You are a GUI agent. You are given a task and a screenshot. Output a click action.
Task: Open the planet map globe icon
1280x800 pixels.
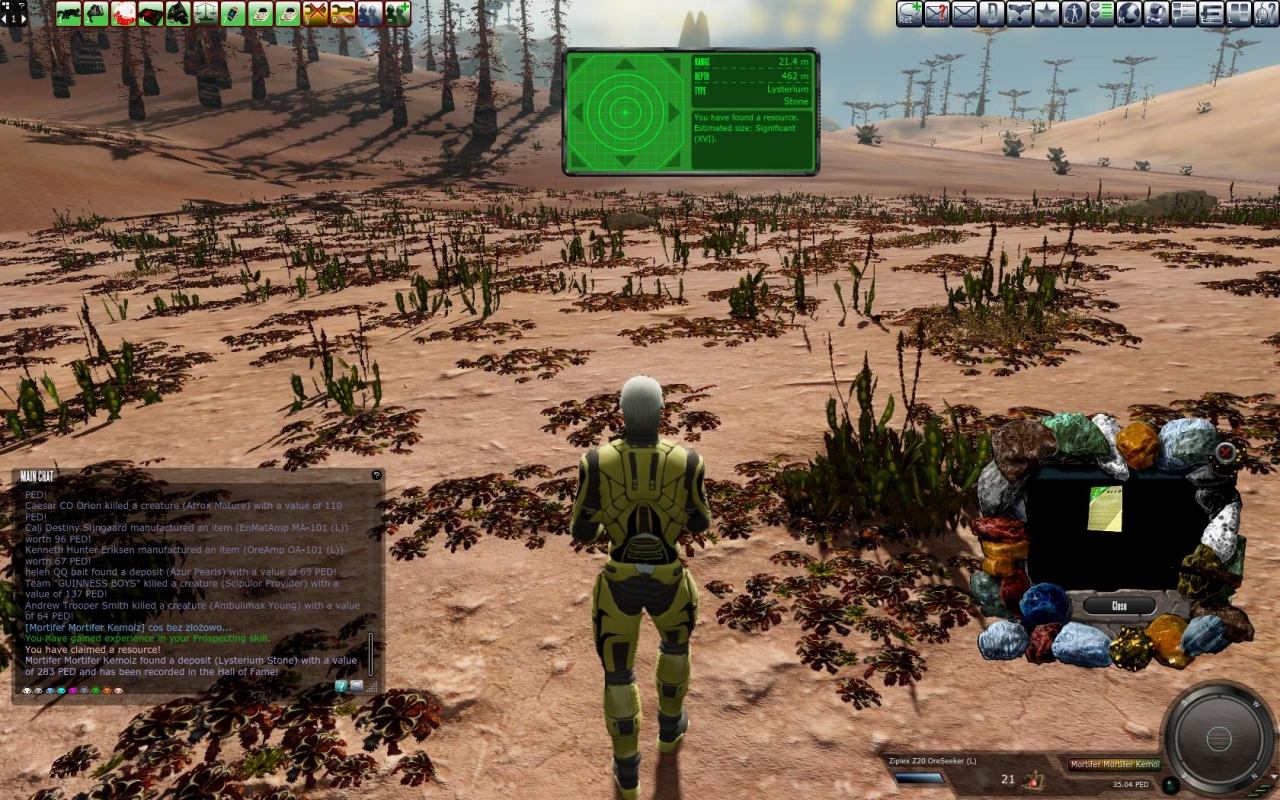pos(1129,13)
